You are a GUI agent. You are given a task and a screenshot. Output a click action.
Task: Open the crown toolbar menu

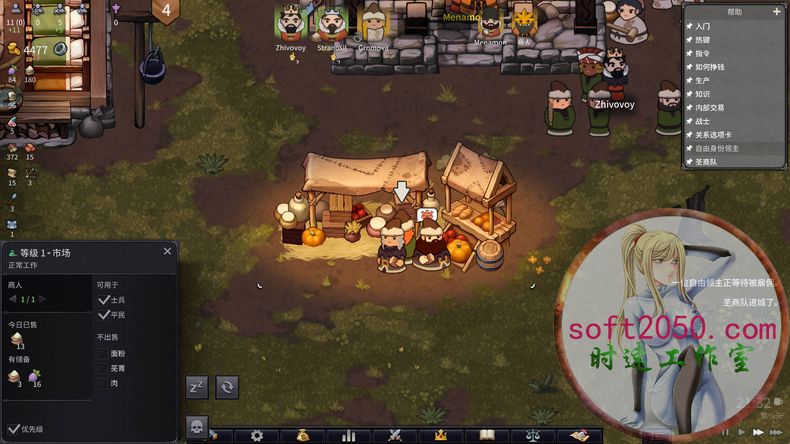point(440,436)
